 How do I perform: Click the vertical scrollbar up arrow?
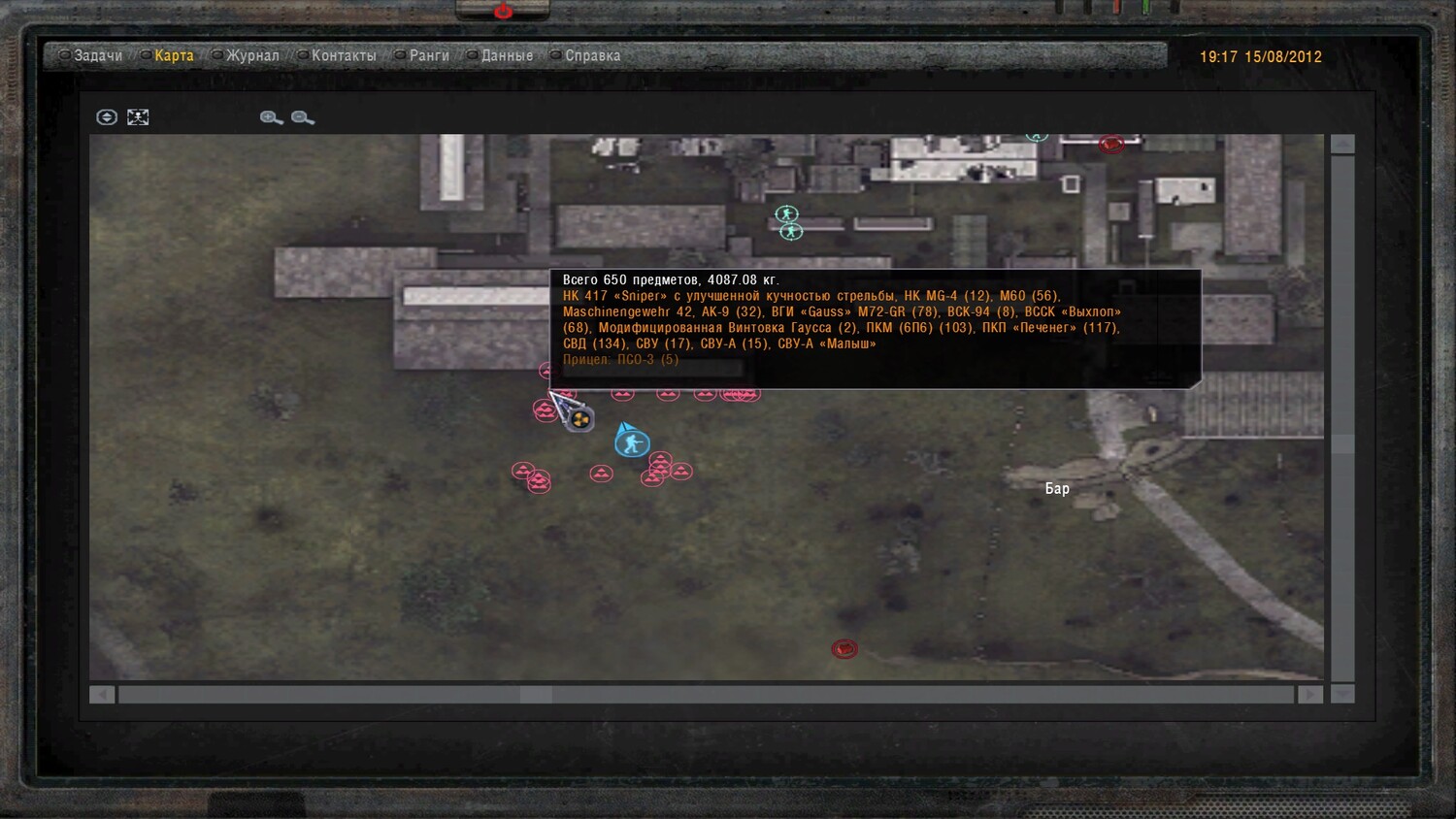click(1342, 145)
